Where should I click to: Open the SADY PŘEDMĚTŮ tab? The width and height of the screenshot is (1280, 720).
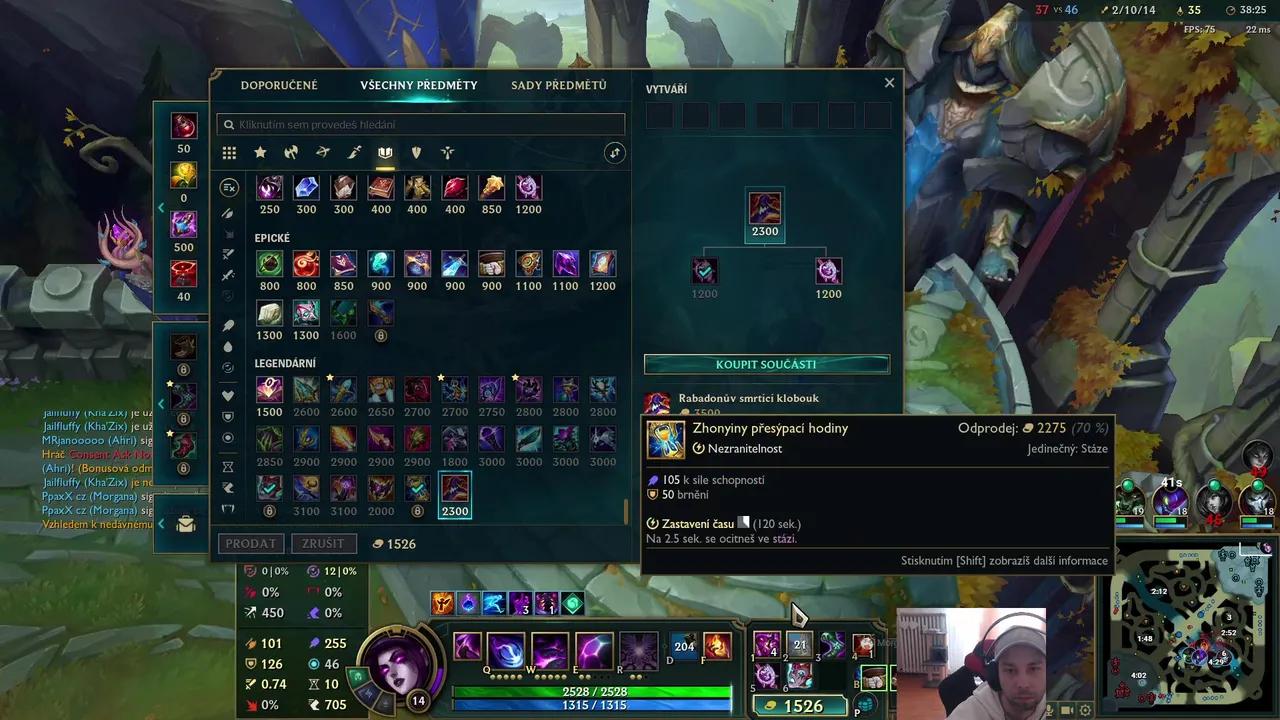[x=559, y=85]
